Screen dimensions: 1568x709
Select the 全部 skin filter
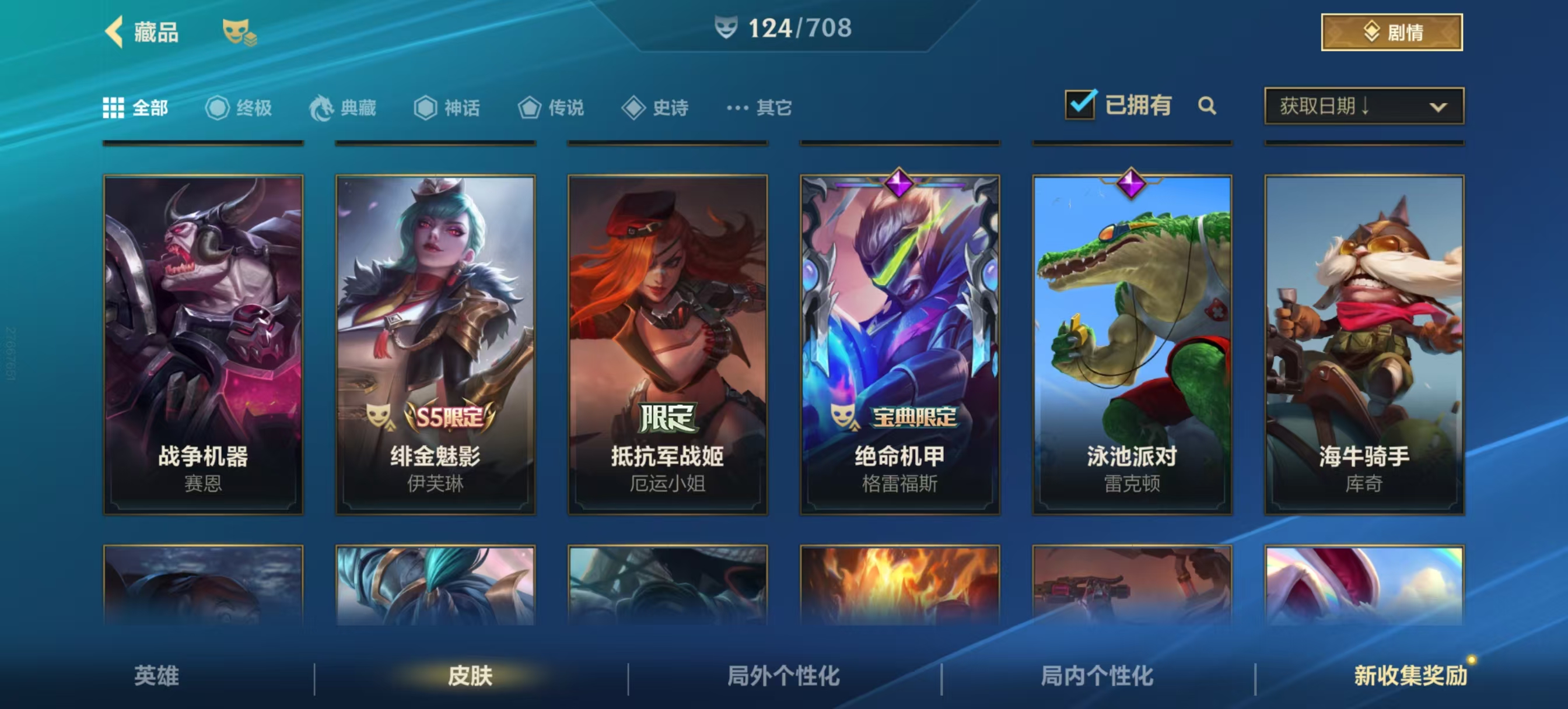point(136,108)
